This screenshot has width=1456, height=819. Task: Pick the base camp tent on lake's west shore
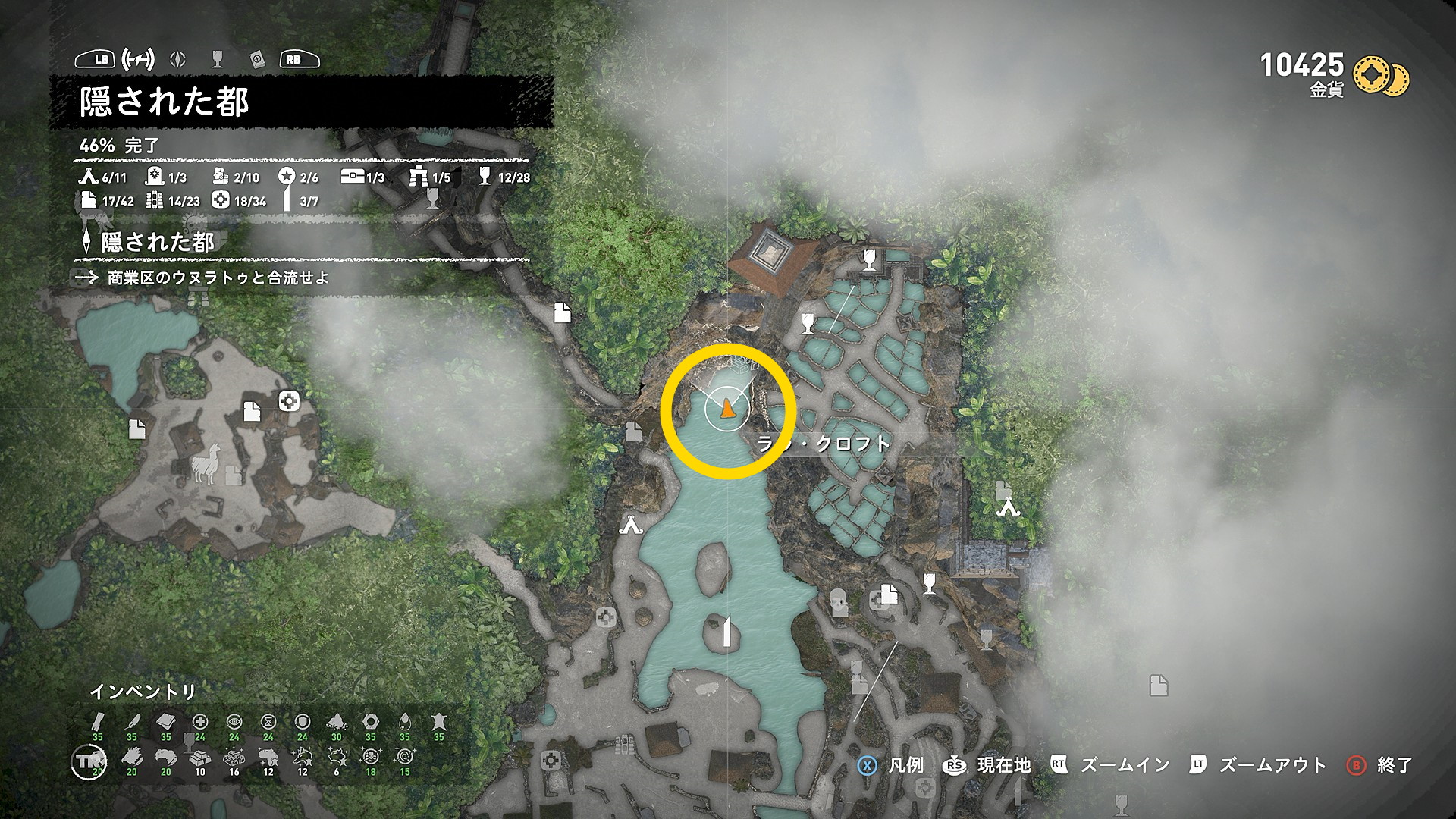pyautogui.click(x=631, y=524)
